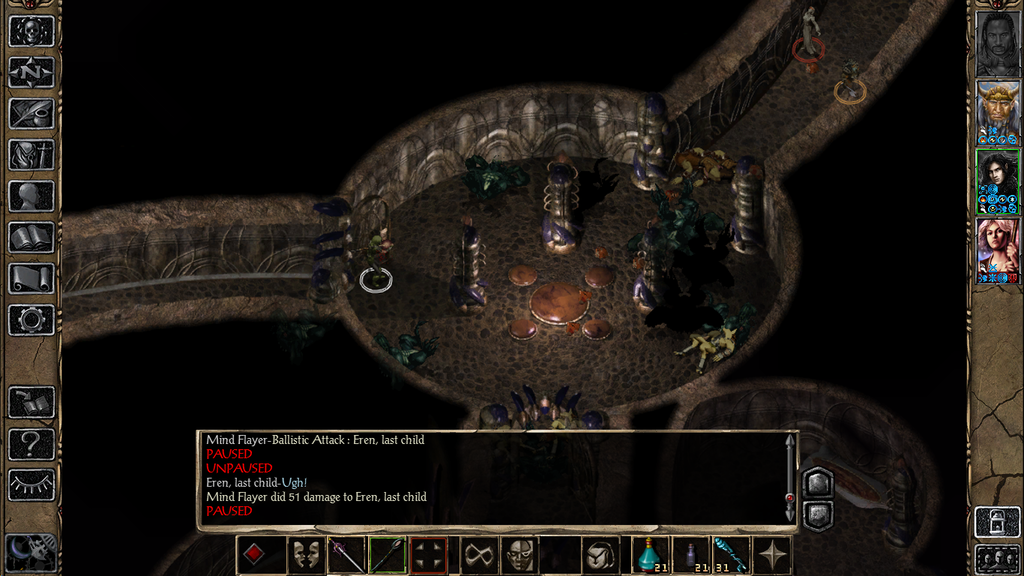Screen dimensions: 1024x576
Task: Select the horned-helmet character portrait
Action: click(x=997, y=111)
